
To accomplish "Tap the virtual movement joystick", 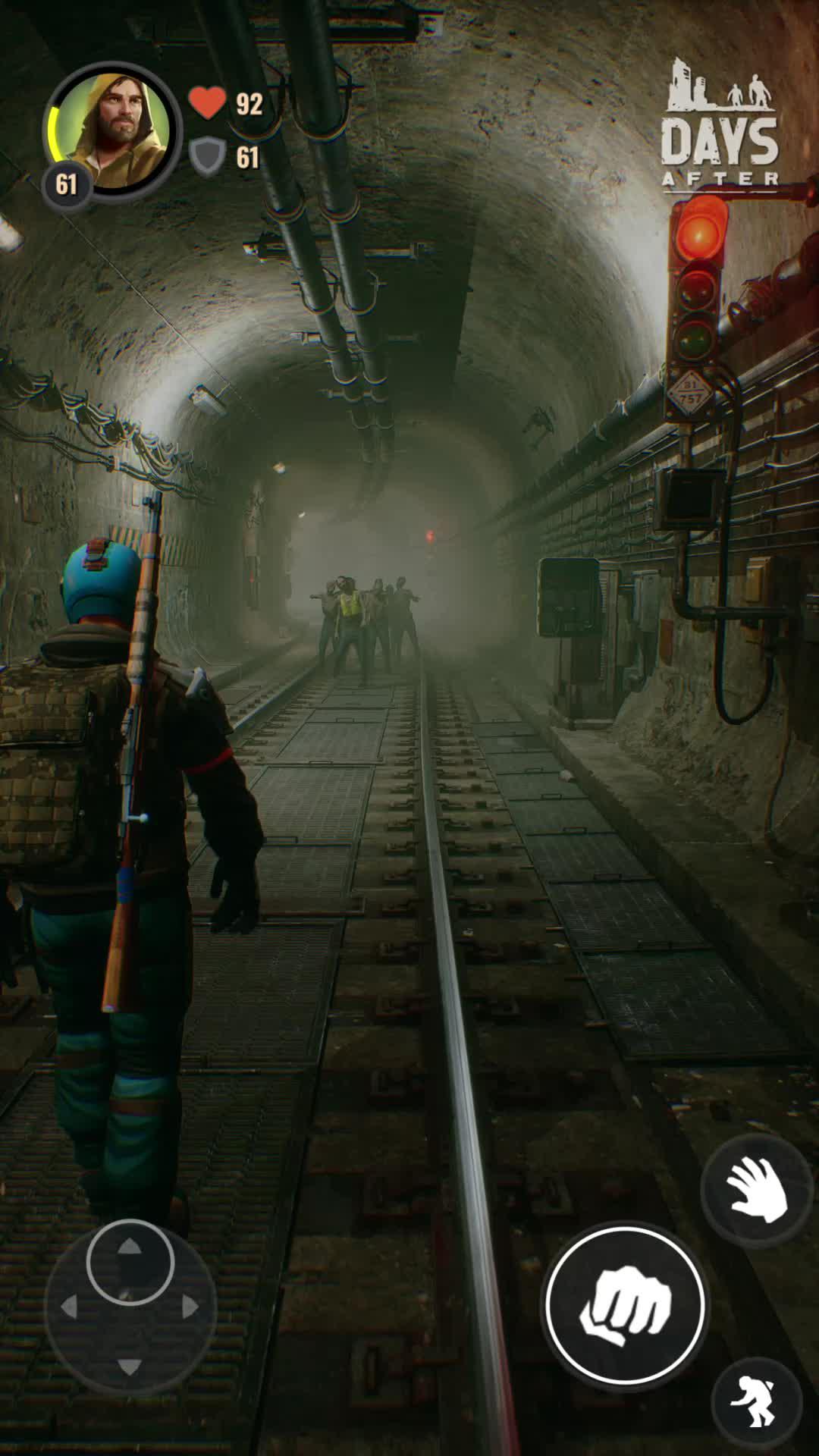I will 130,1306.
